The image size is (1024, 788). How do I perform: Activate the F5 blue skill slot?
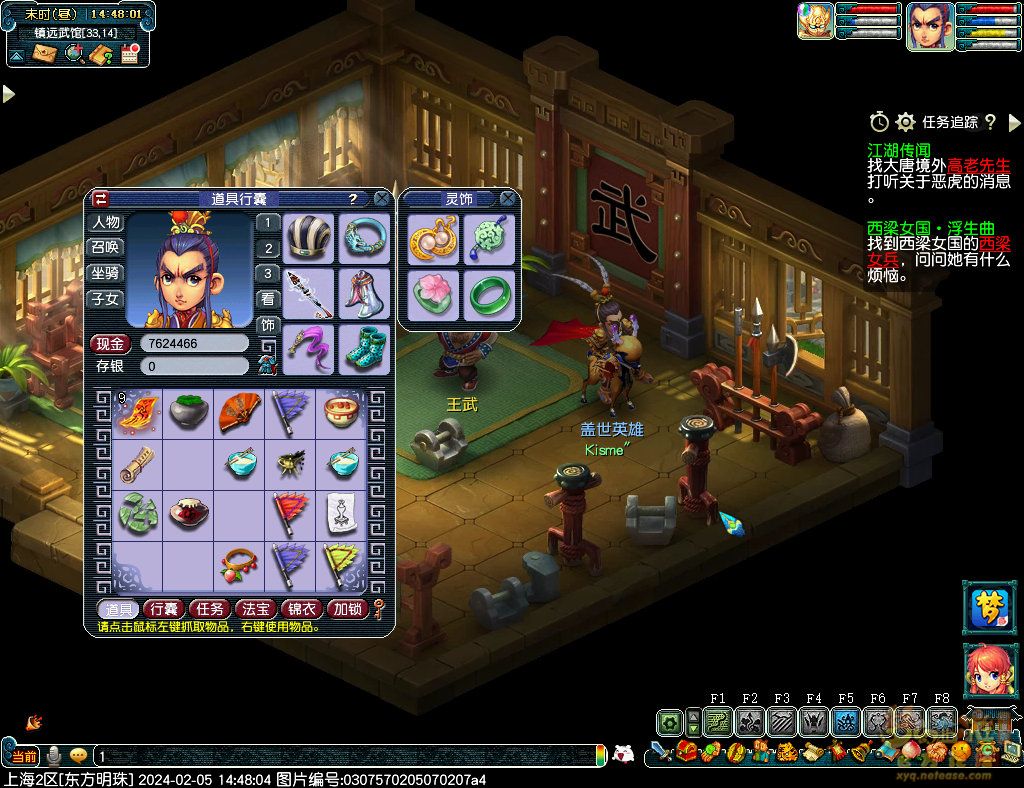pos(846,721)
